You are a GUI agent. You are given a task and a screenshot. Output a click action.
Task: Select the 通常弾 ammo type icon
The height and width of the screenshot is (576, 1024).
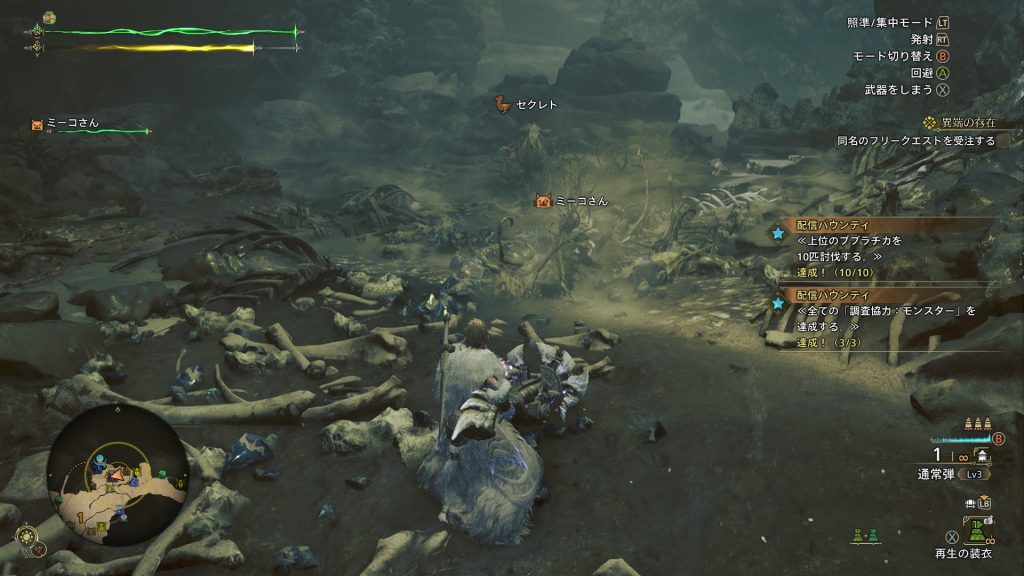[984, 456]
